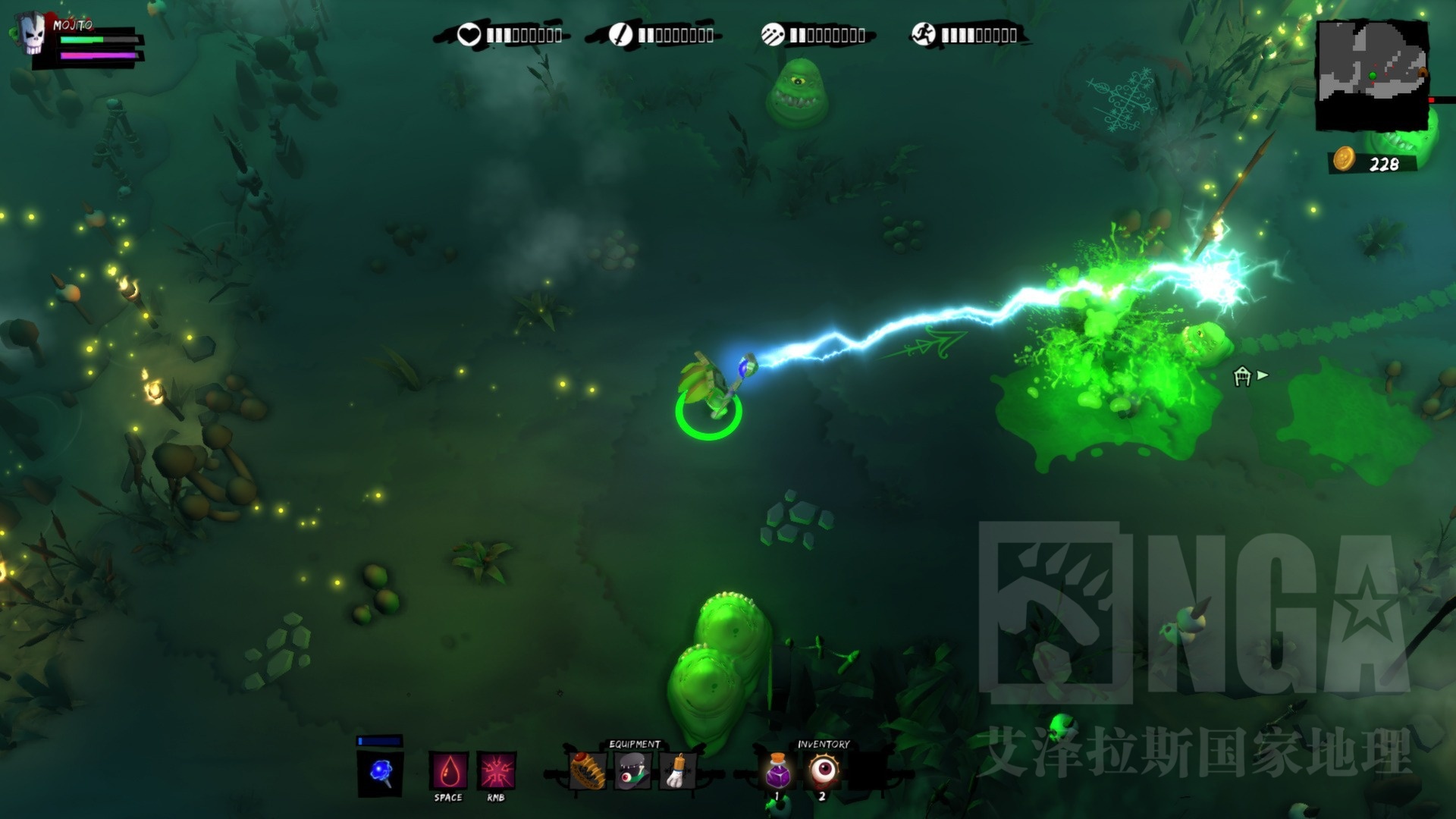Open the minimap

tap(1371, 74)
